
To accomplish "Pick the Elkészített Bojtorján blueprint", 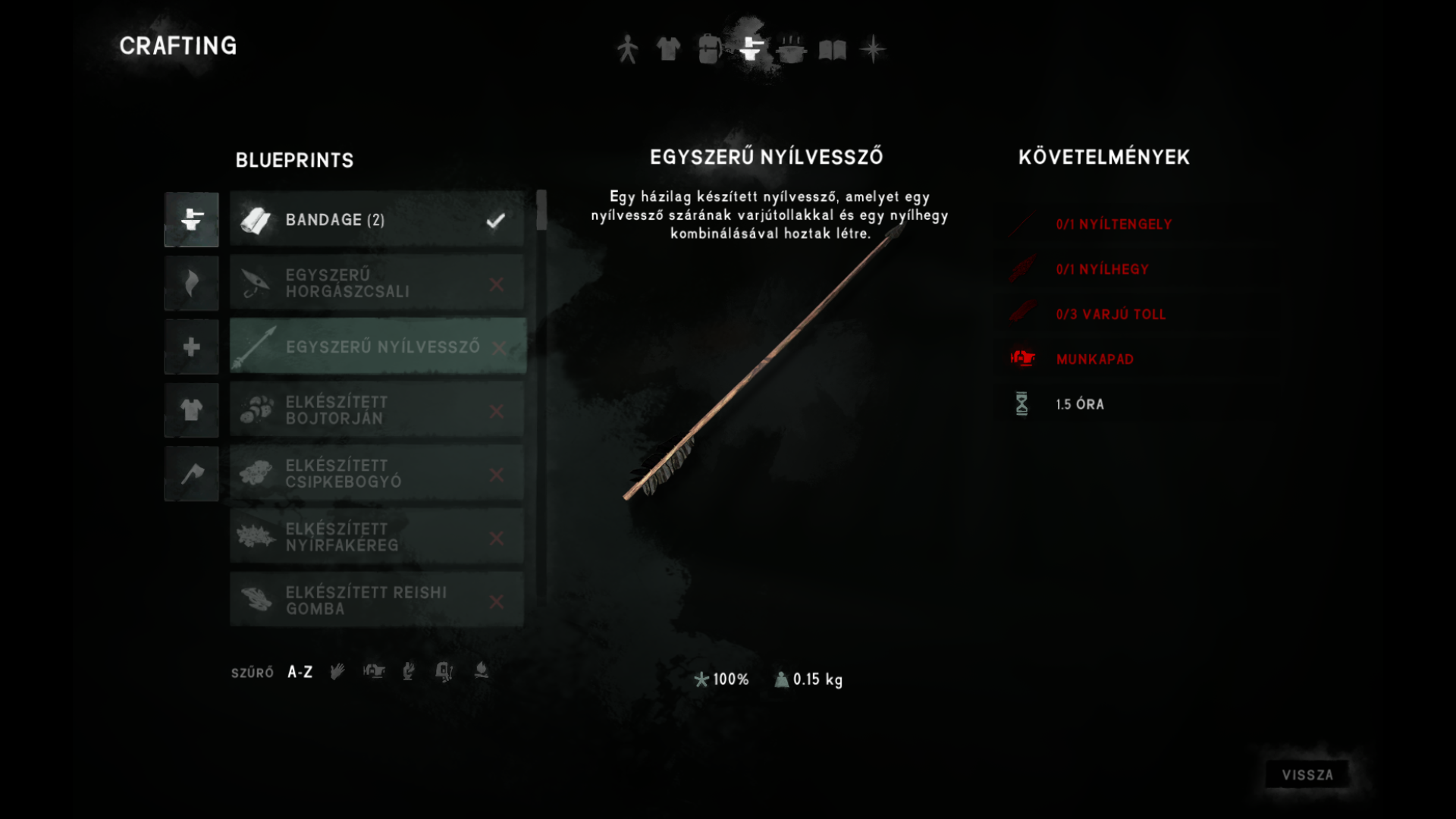I will point(377,410).
